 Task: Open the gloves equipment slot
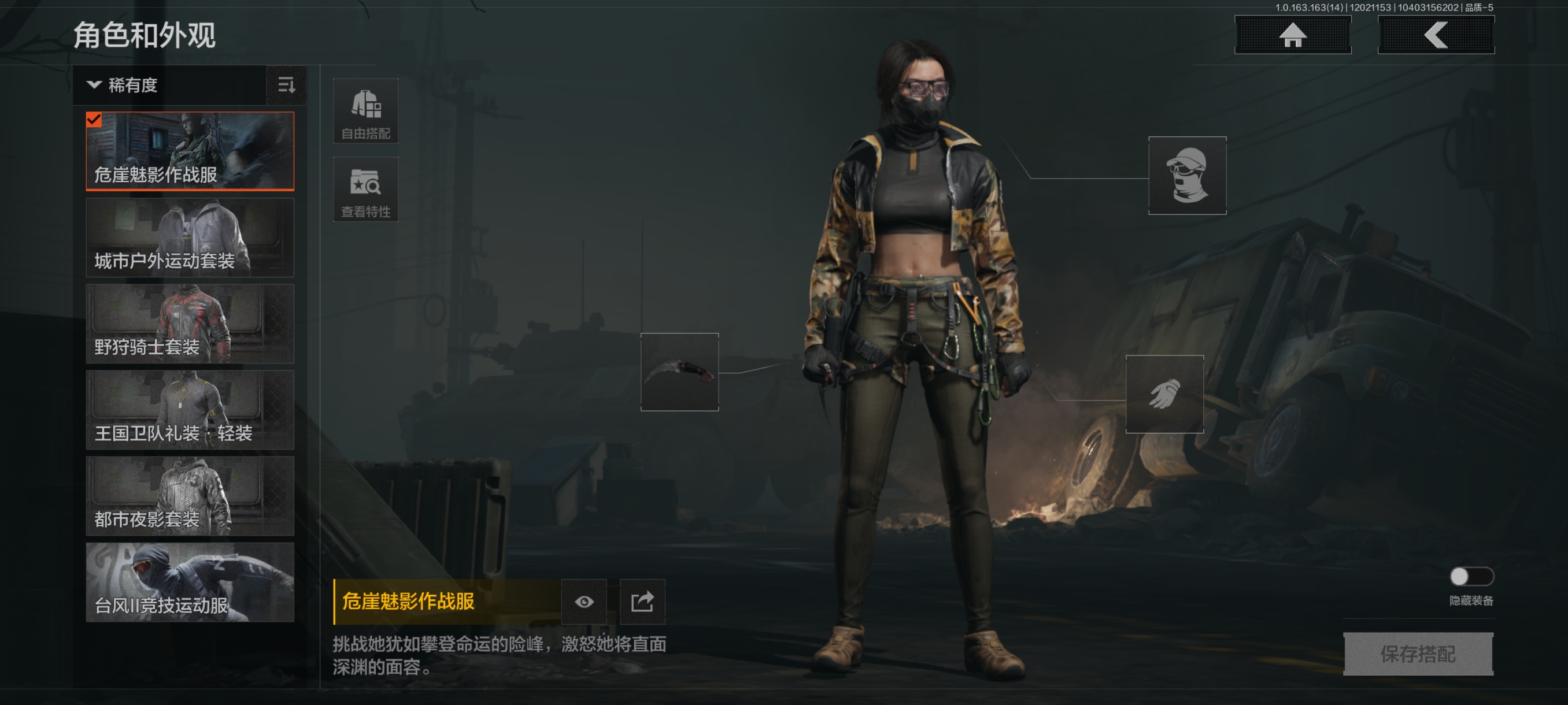[x=1164, y=394]
